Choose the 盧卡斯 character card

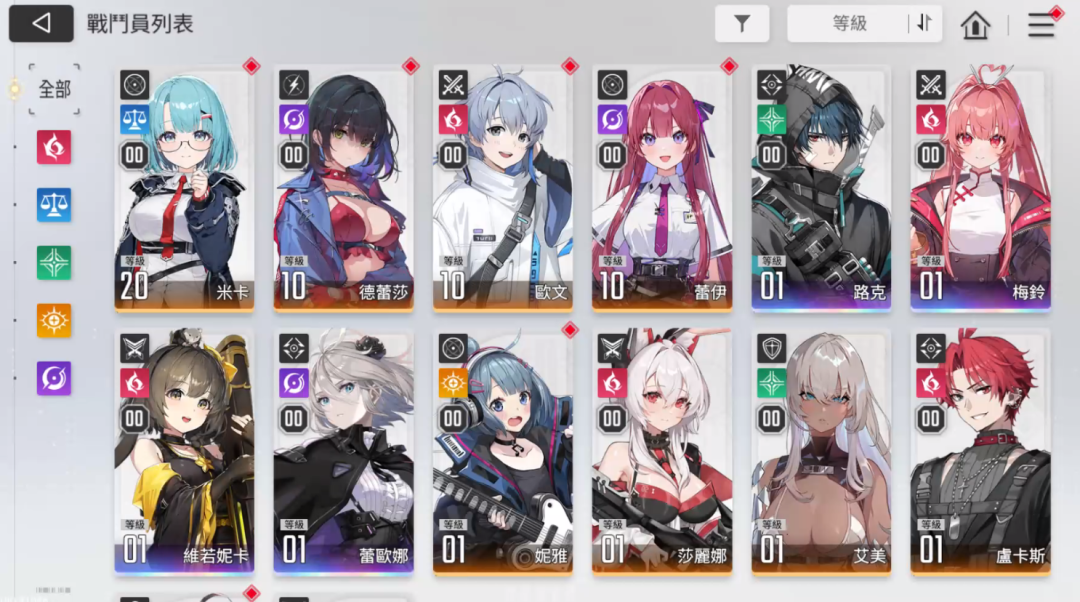[980, 452]
